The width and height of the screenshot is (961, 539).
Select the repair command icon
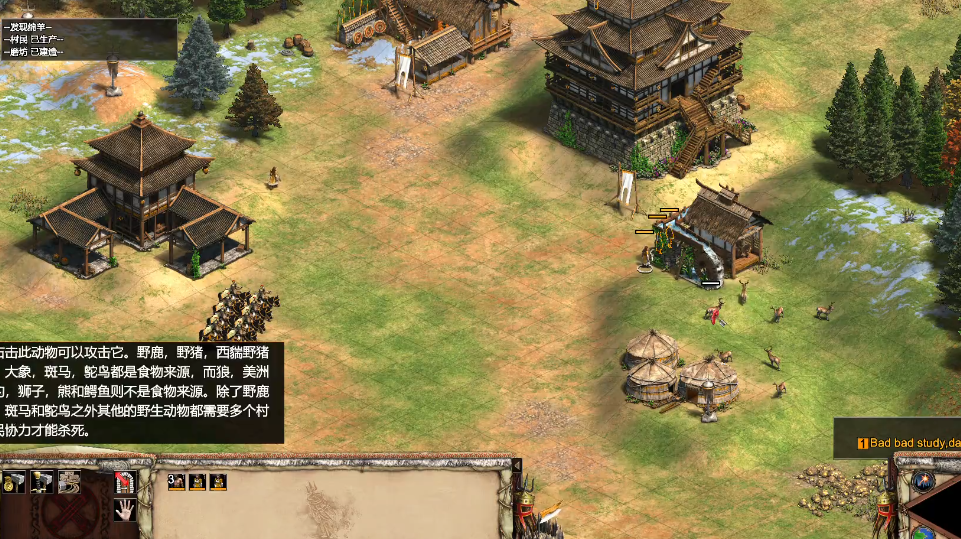coord(70,483)
